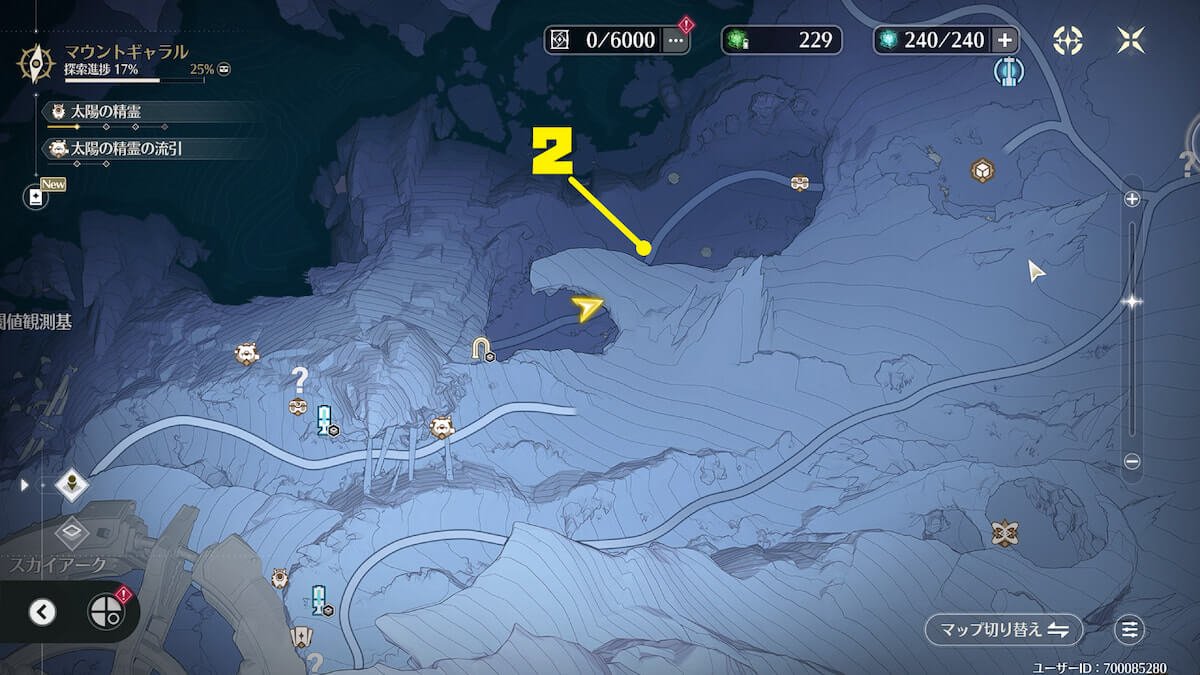Zoom out the map with minus button
The height and width of the screenshot is (675, 1200).
pyautogui.click(x=1132, y=461)
